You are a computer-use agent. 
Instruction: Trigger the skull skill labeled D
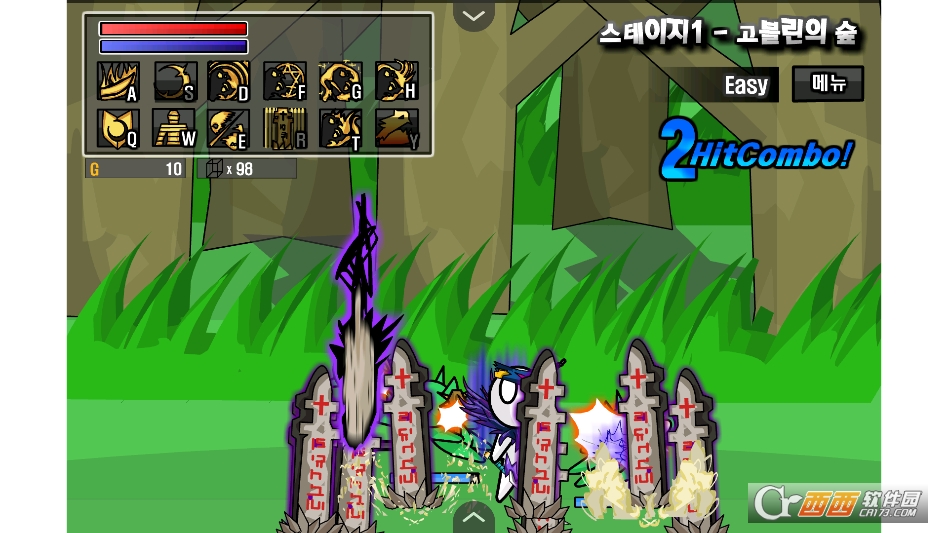[x=229, y=81]
